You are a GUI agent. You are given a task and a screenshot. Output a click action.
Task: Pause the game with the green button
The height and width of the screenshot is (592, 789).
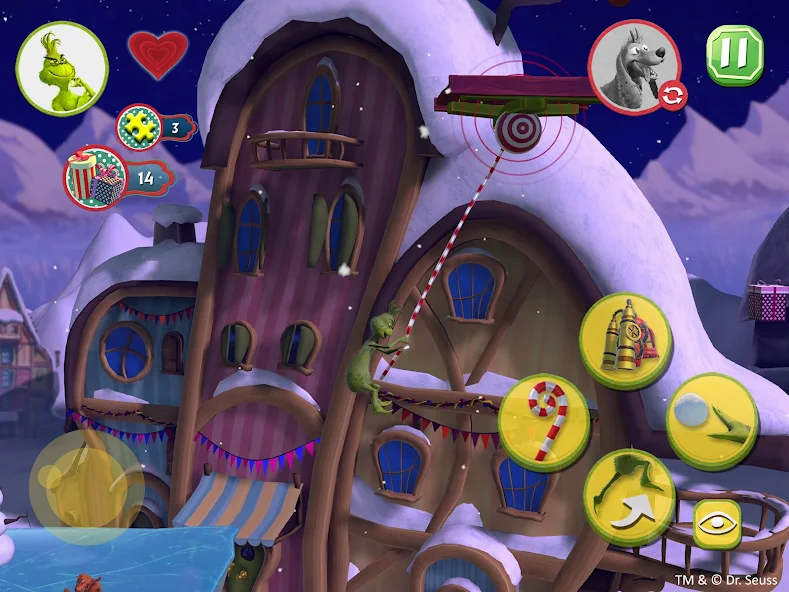pyautogui.click(x=735, y=54)
